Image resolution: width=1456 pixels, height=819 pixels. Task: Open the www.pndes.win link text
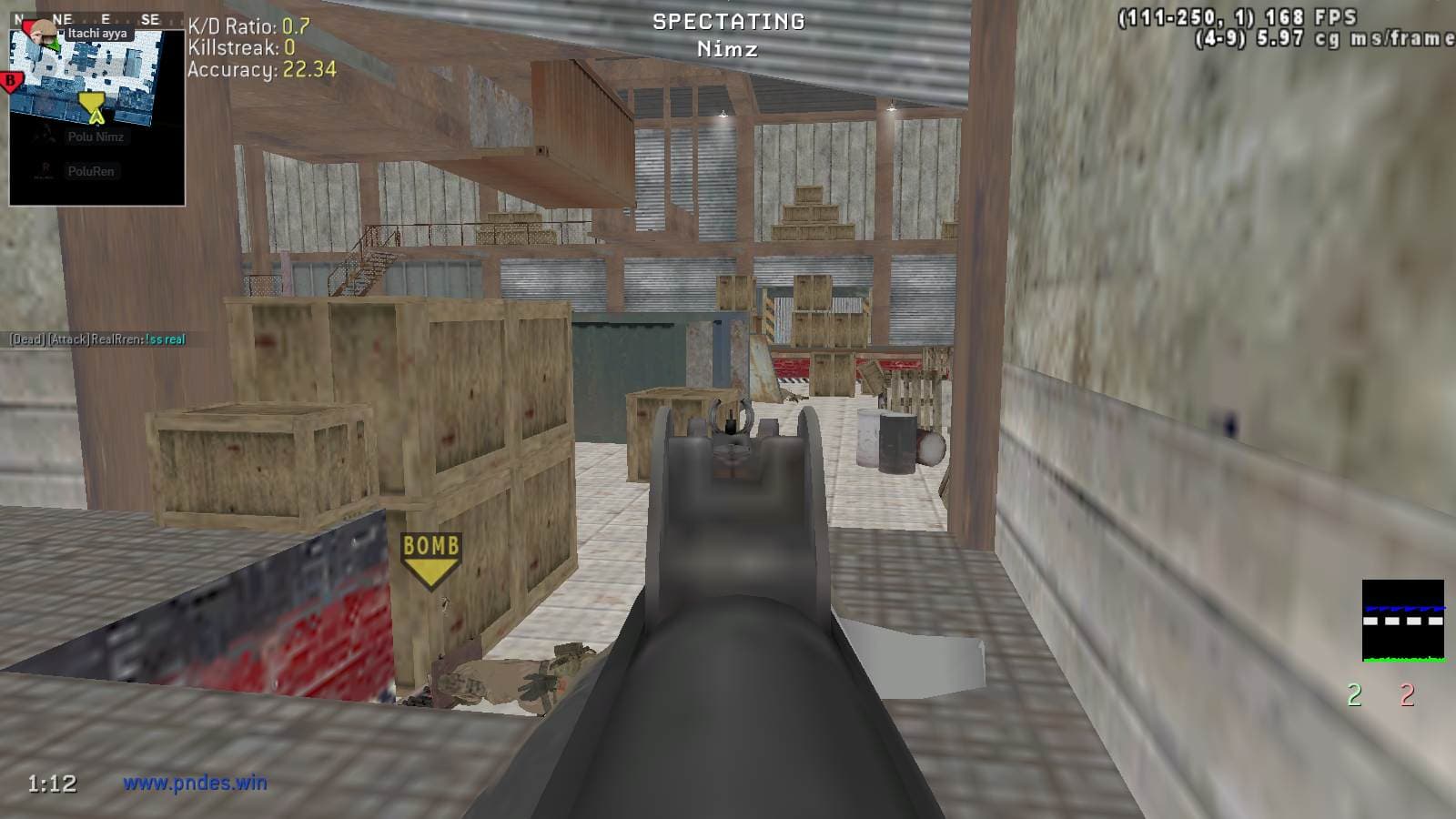coord(195,783)
